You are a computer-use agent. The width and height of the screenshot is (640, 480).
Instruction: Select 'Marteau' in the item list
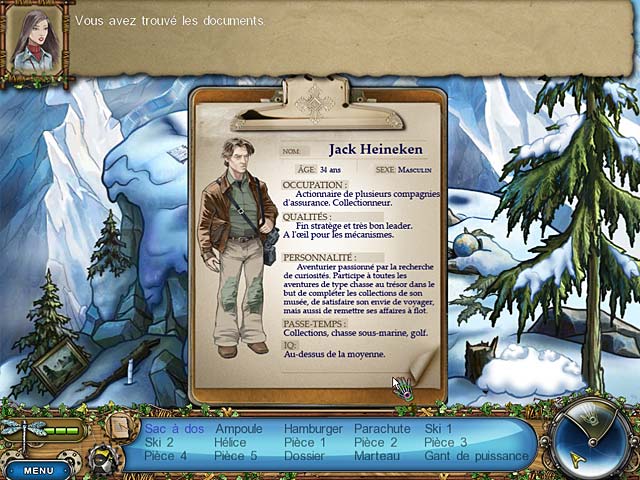(377, 456)
